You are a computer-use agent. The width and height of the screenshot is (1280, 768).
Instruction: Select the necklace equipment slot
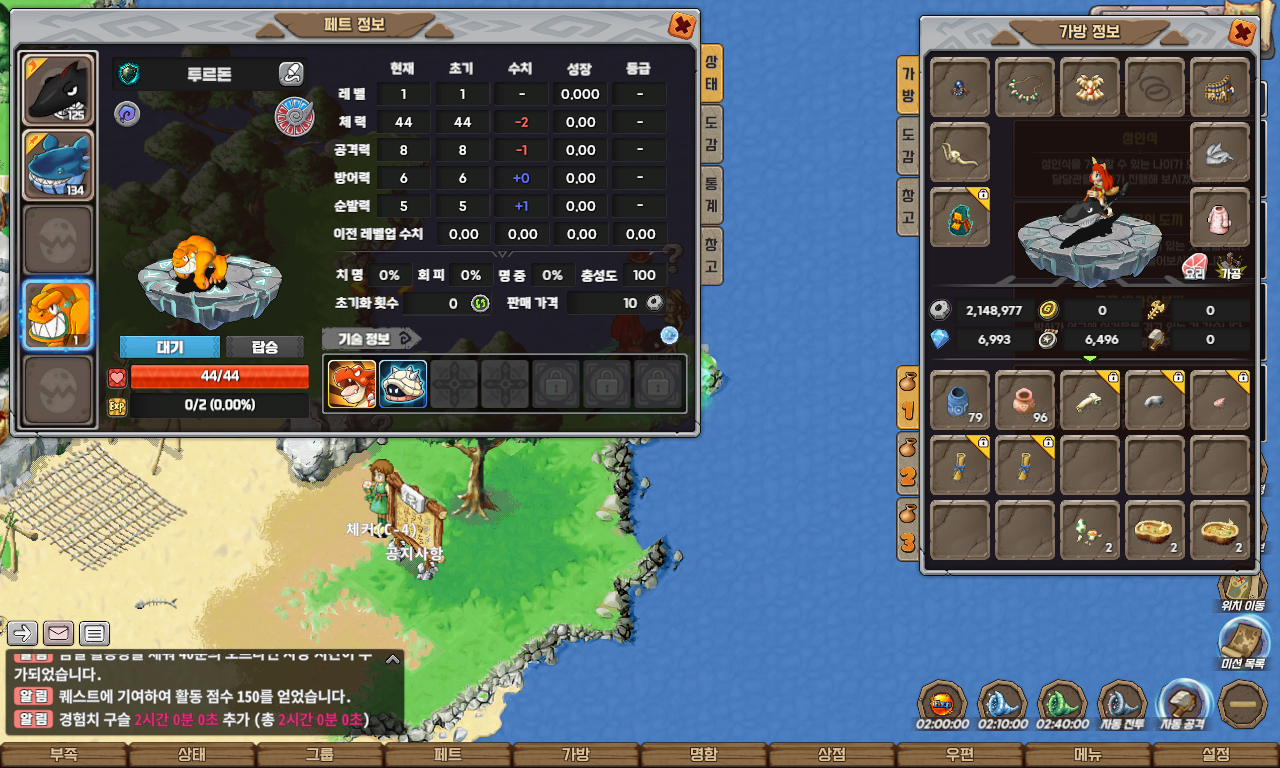(x=1024, y=88)
